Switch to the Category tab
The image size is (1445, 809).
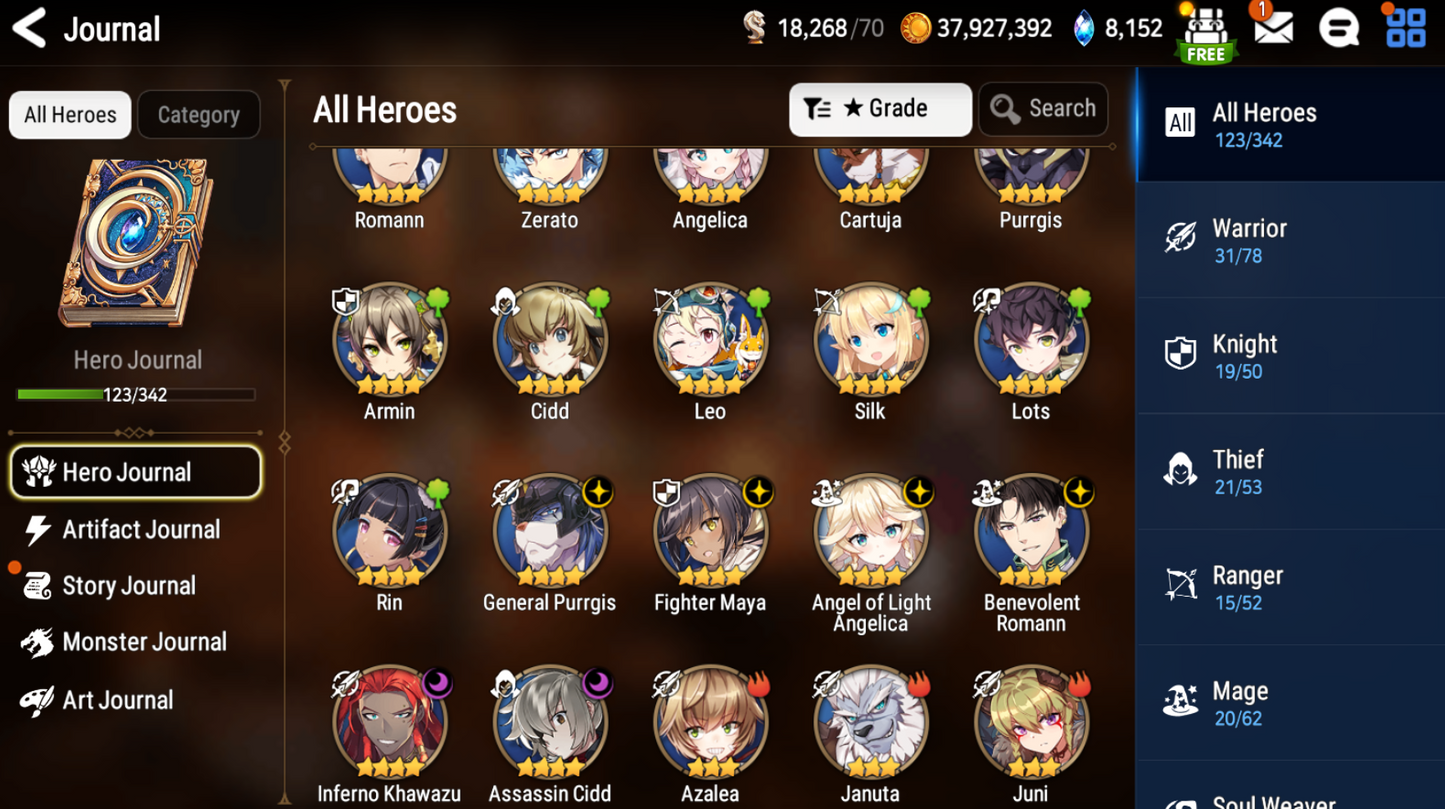pos(198,115)
